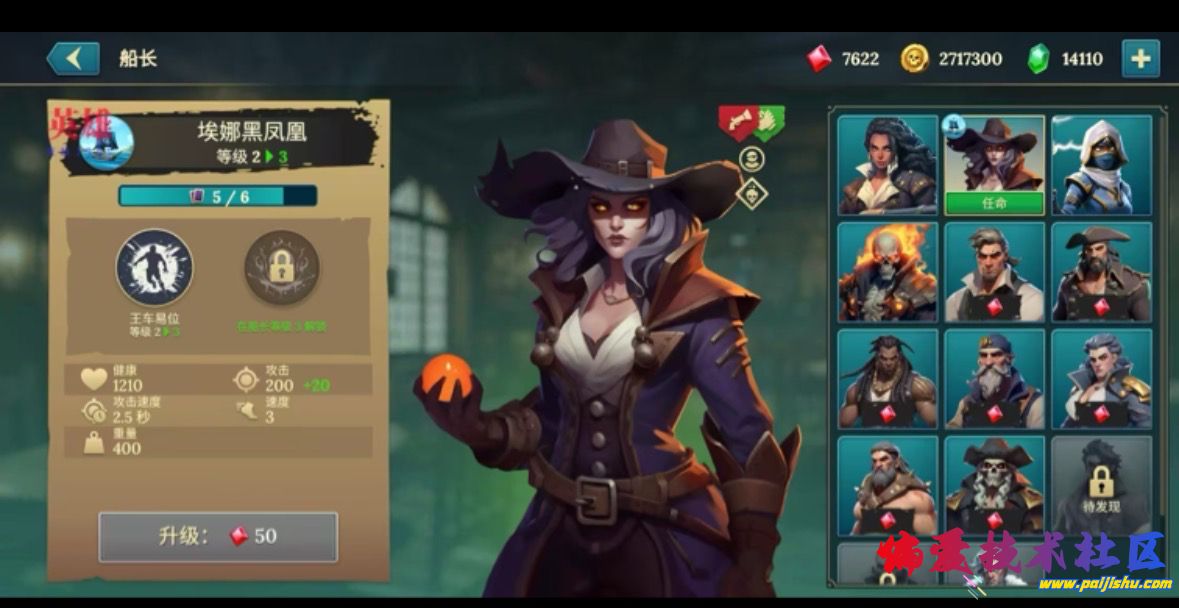Open the plus button to add currency
The width and height of the screenshot is (1179, 608).
pyautogui.click(x=1140, y=58)
